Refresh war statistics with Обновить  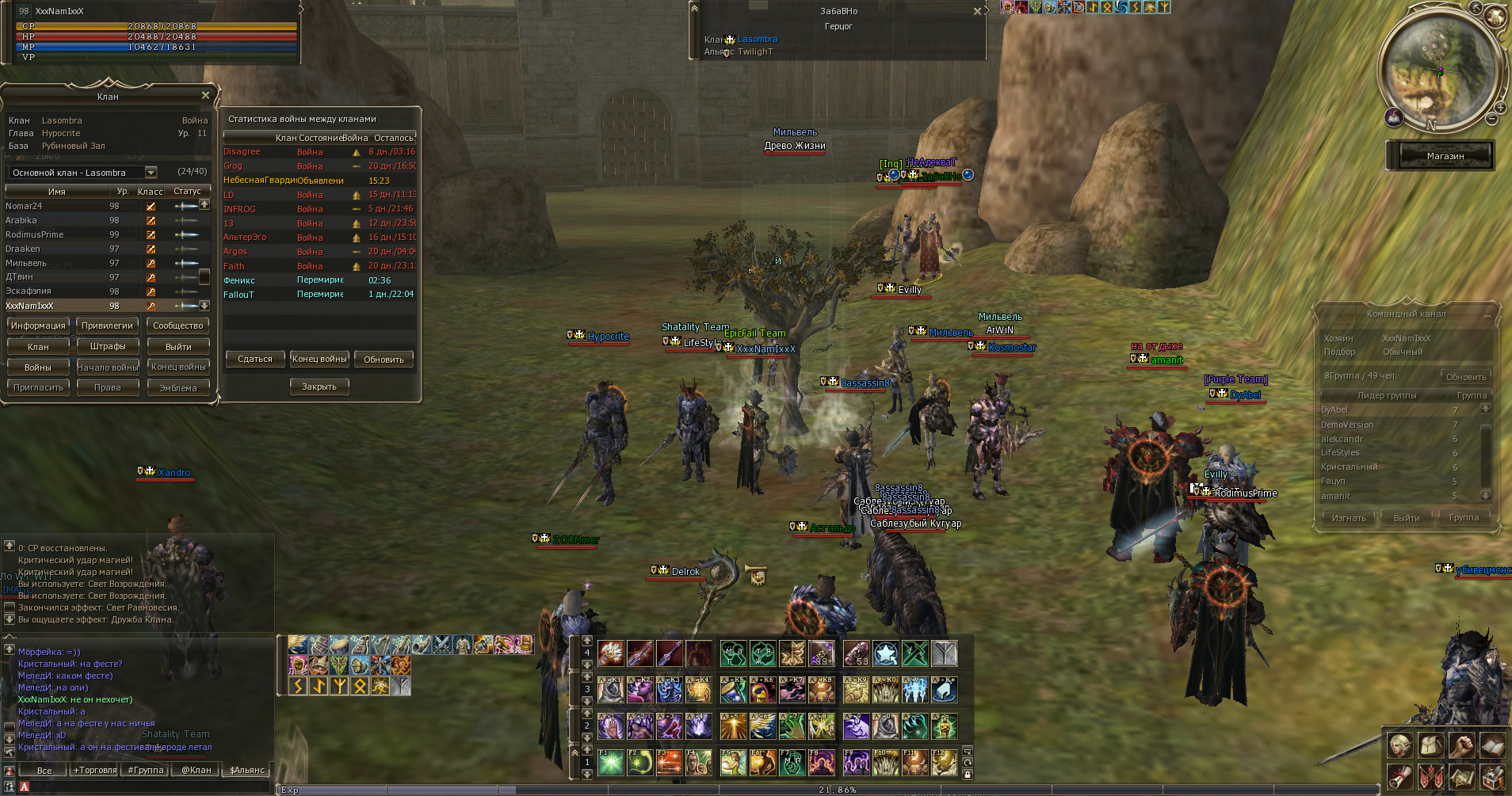384,359
